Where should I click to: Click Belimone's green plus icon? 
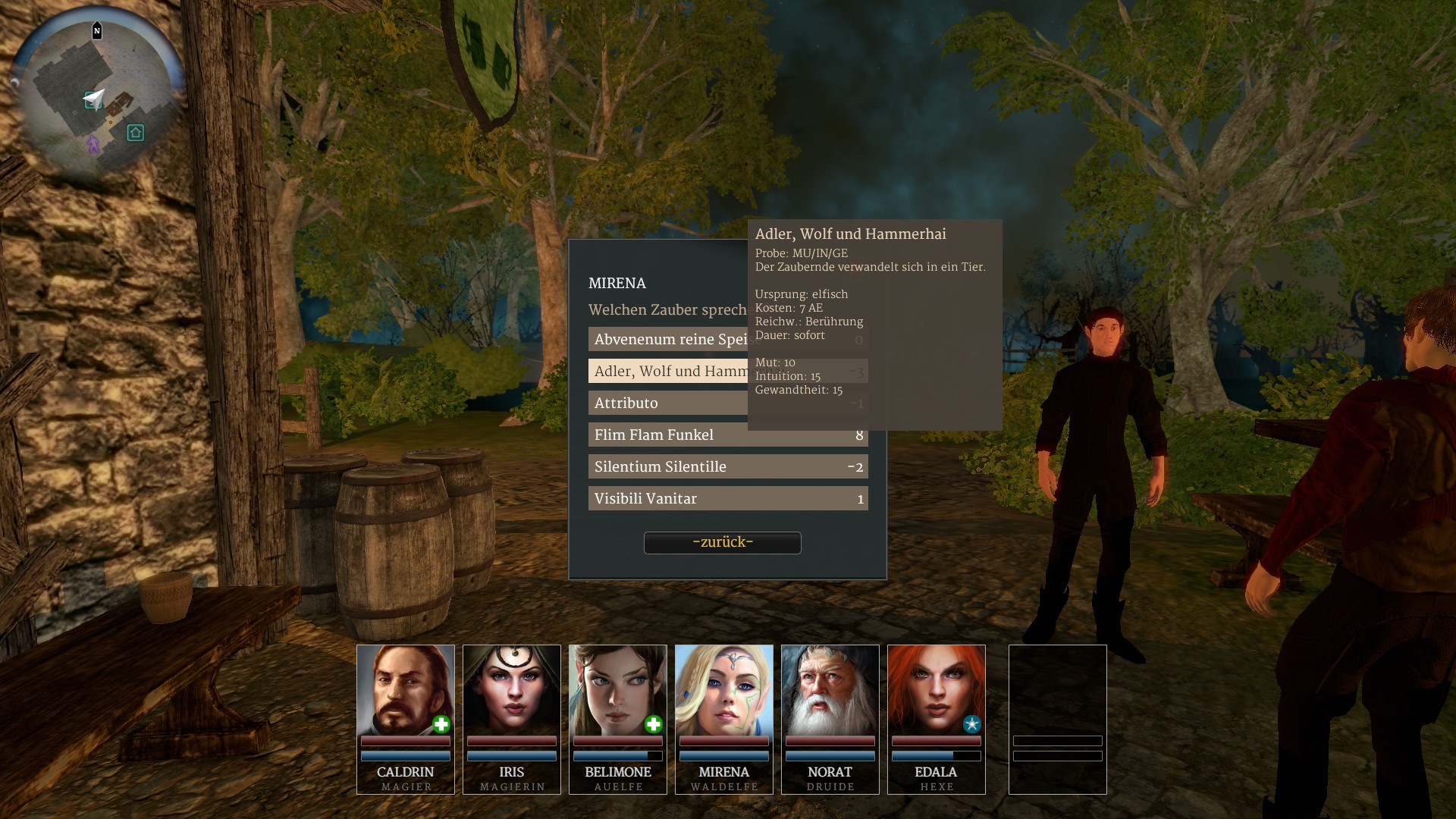[654, 725]
